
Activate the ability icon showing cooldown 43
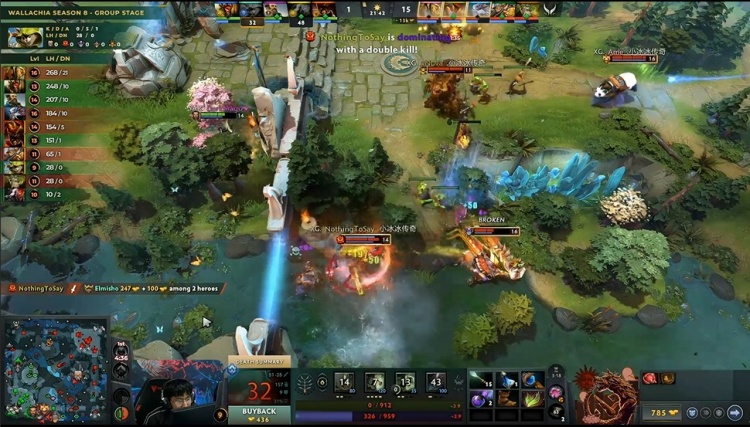click(x=435, y=382)
